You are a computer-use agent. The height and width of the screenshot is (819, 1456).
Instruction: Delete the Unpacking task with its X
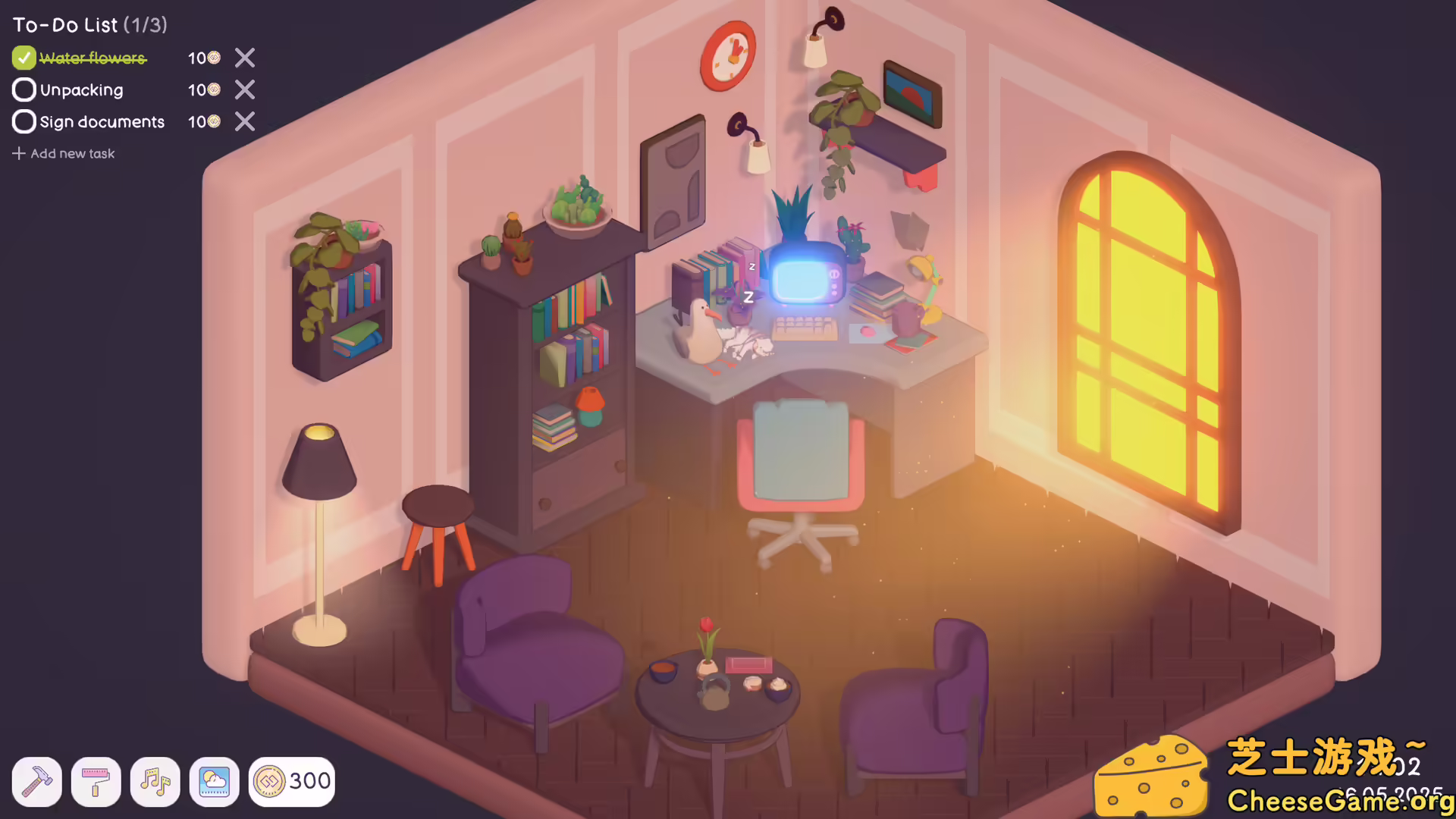click(x=244, y=89)
